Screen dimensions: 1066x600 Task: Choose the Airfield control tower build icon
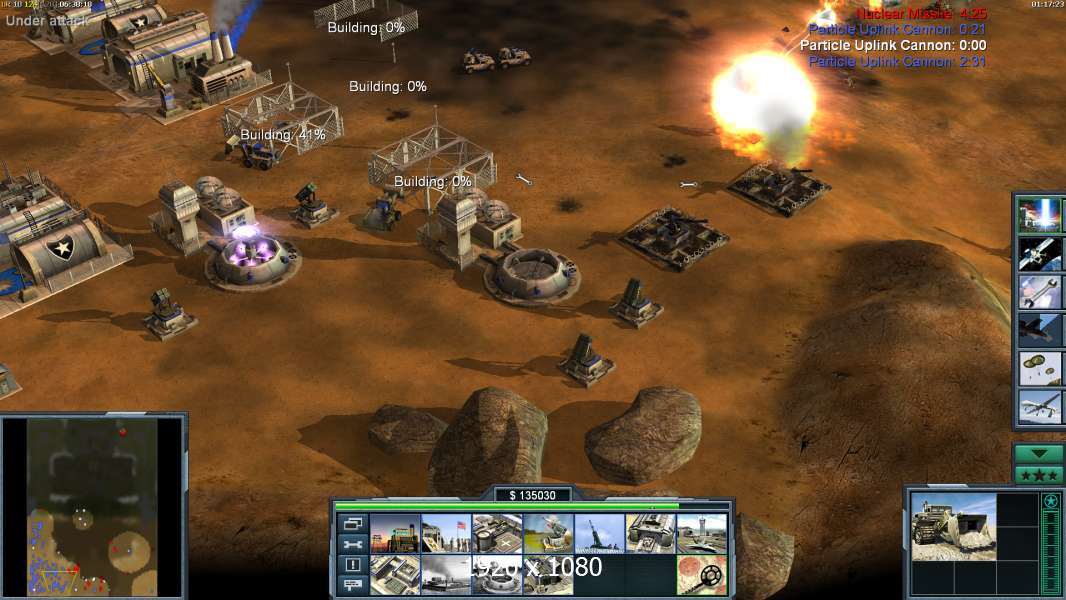pos(701,534)
